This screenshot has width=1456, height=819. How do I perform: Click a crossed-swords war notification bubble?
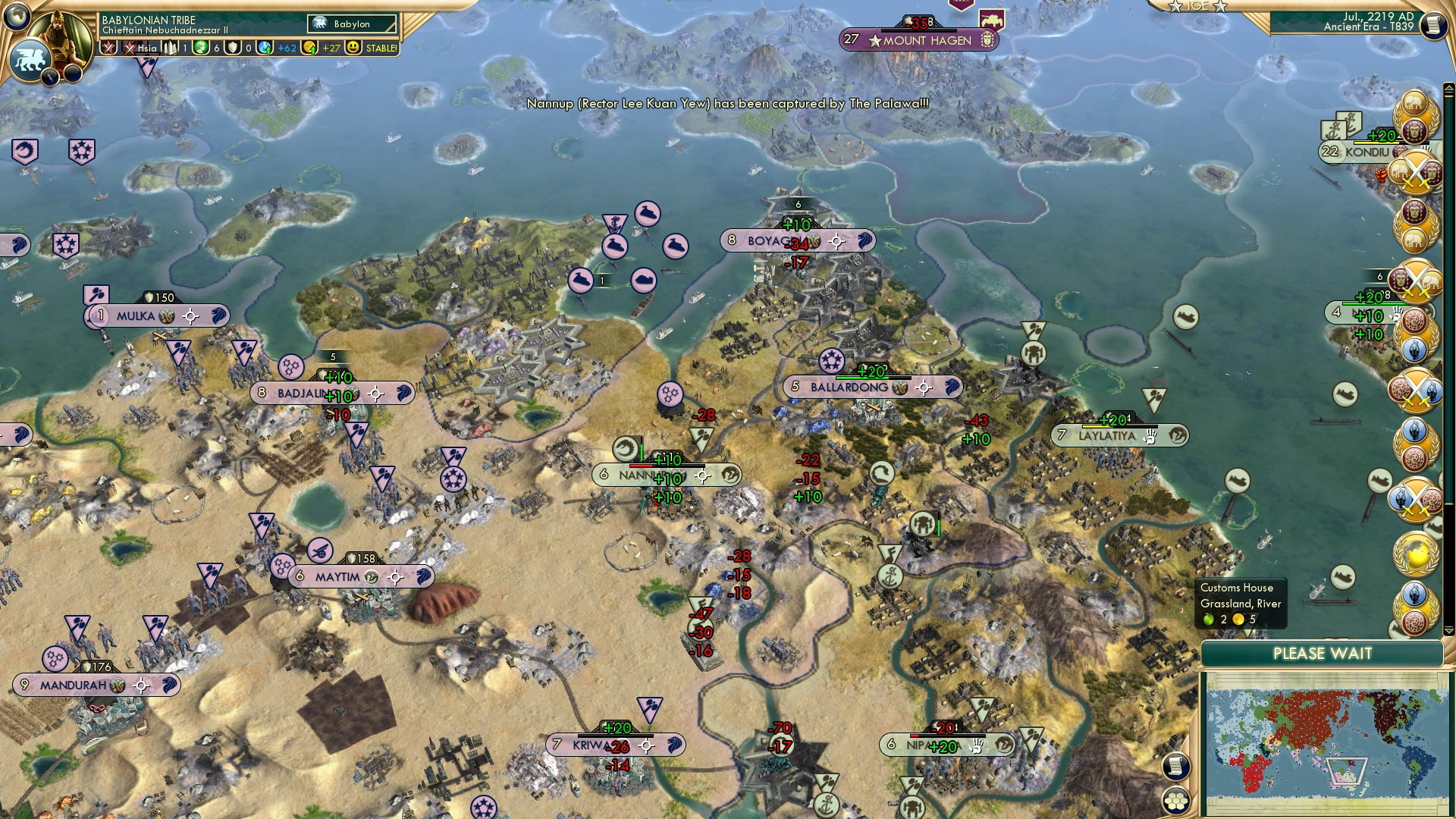point(1416,174)
